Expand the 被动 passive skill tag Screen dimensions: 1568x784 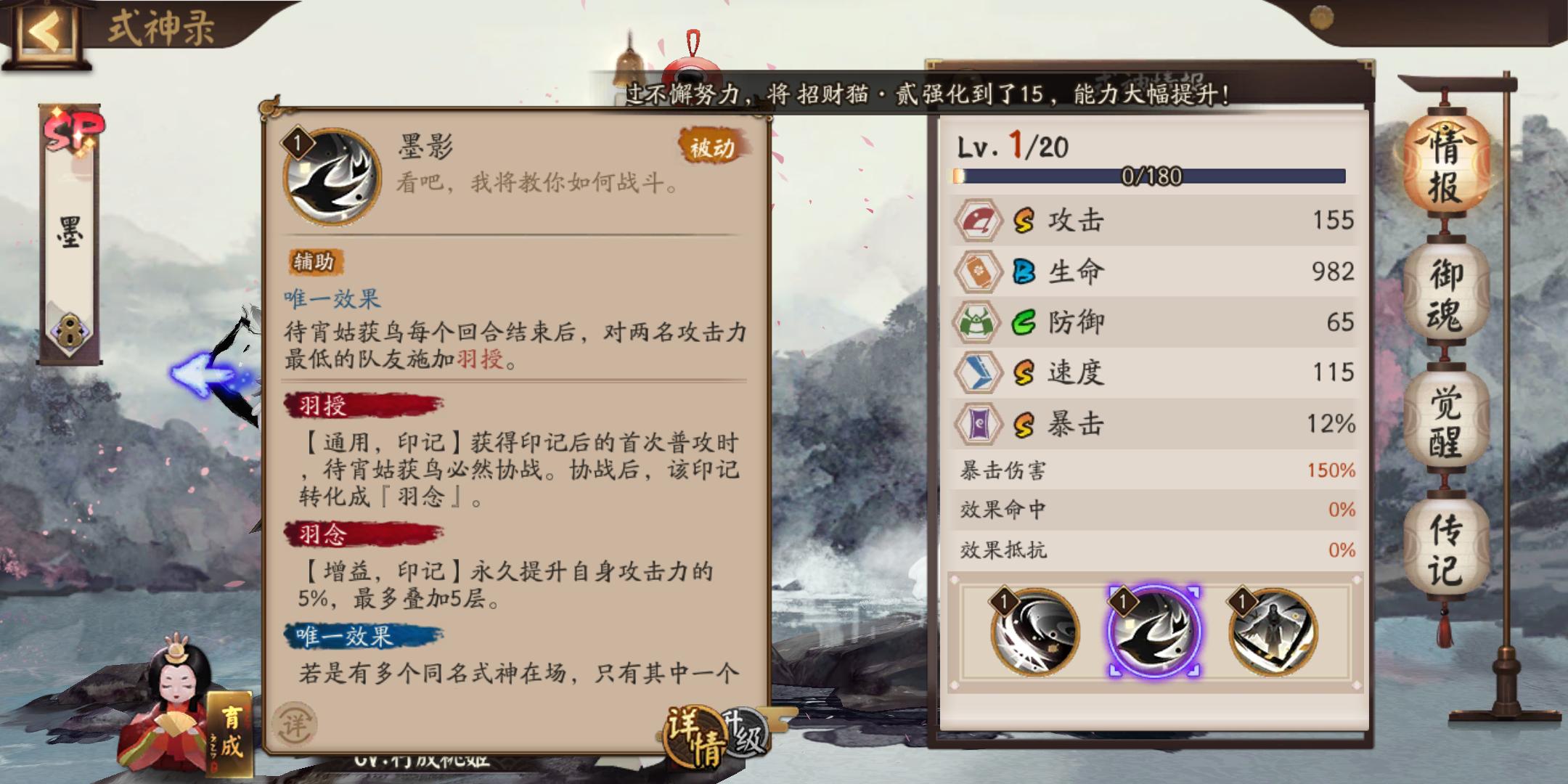click(x=709, y=146)
